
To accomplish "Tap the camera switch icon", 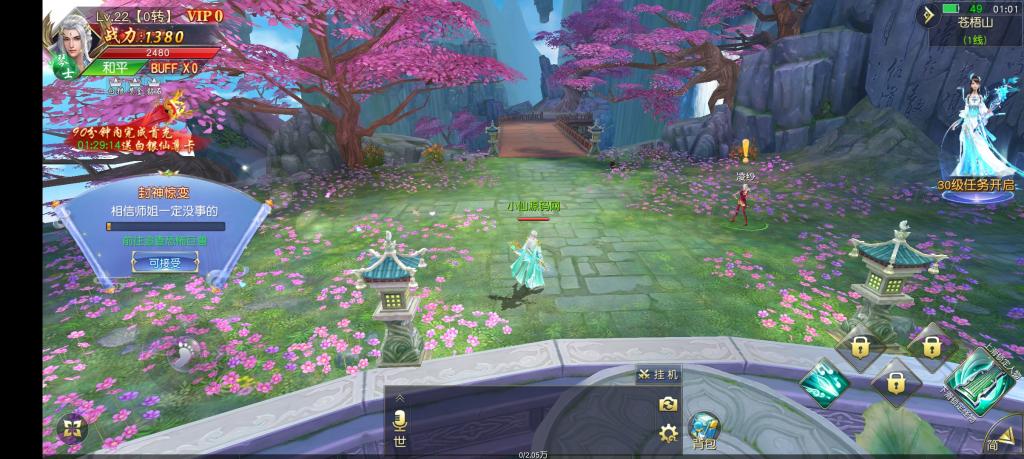I will [669, 404].
